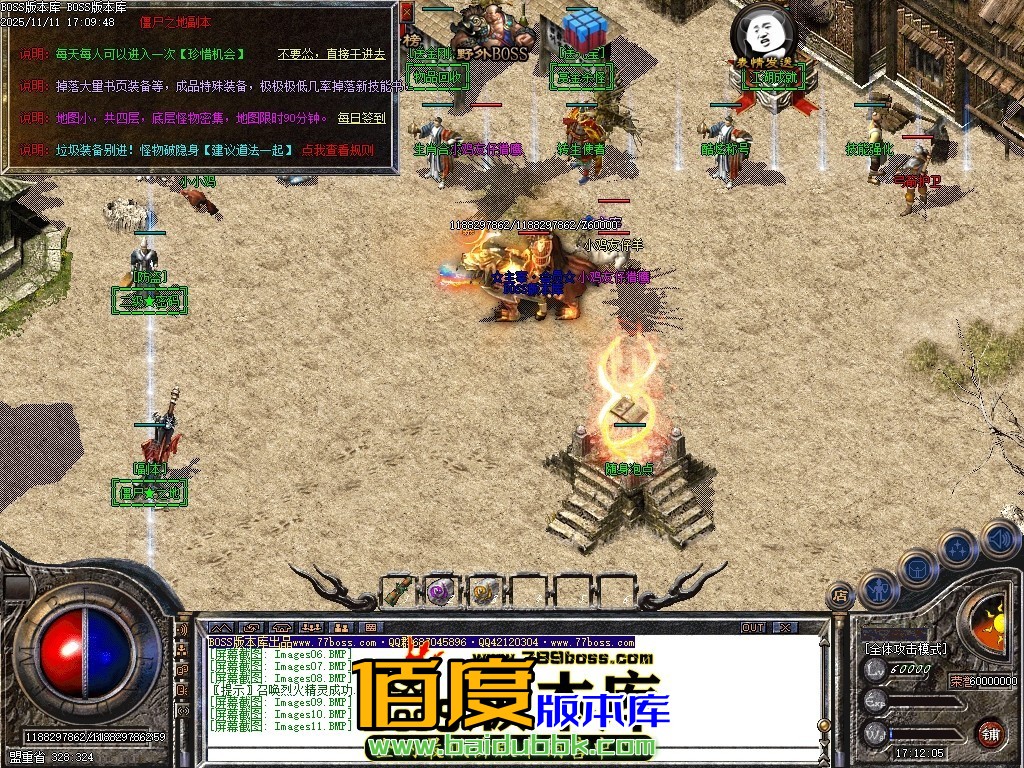Image resolution: width=1024 pixels, height=768 pixels.
Task: Use the purple scroll hotbar item
Action: point(441,591)
